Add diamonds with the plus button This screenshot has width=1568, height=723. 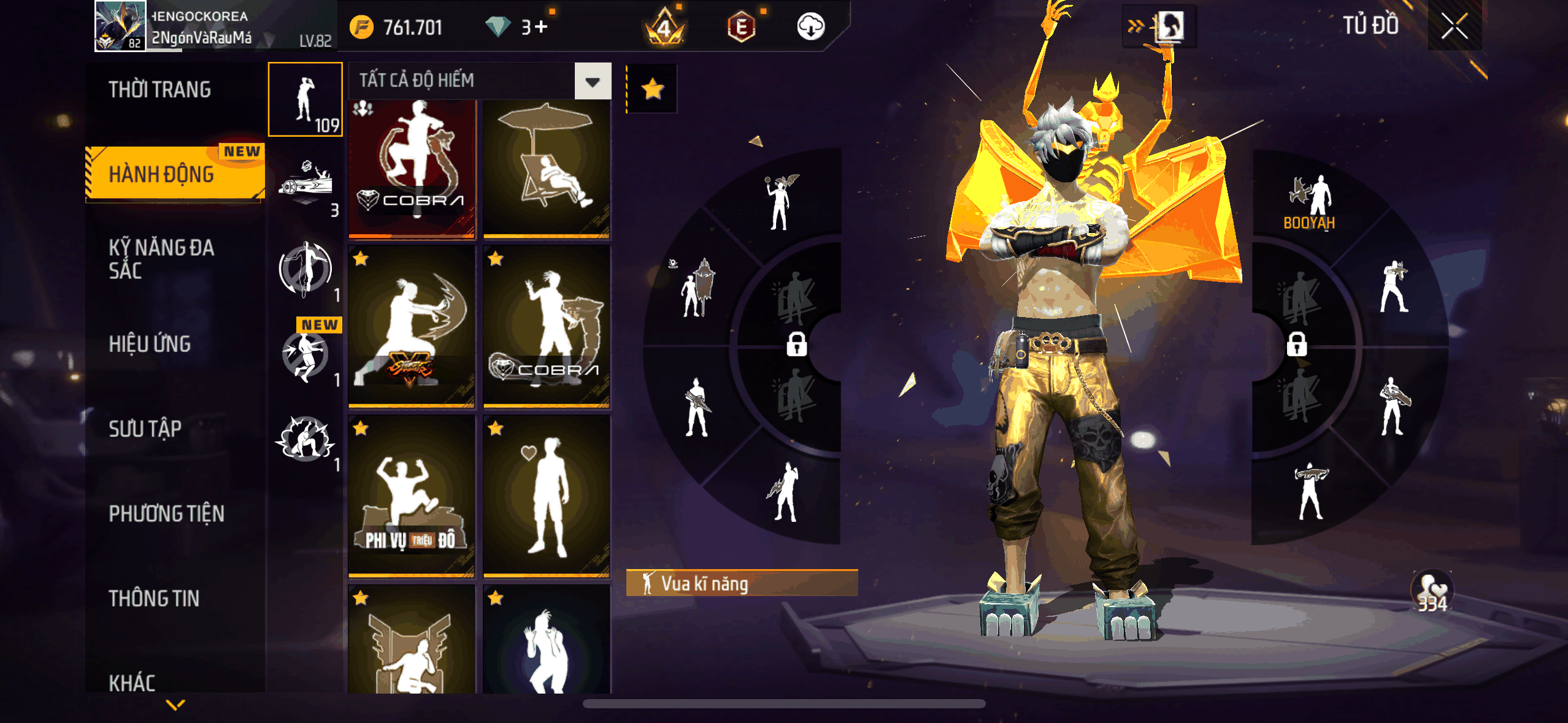pos(540,27)
